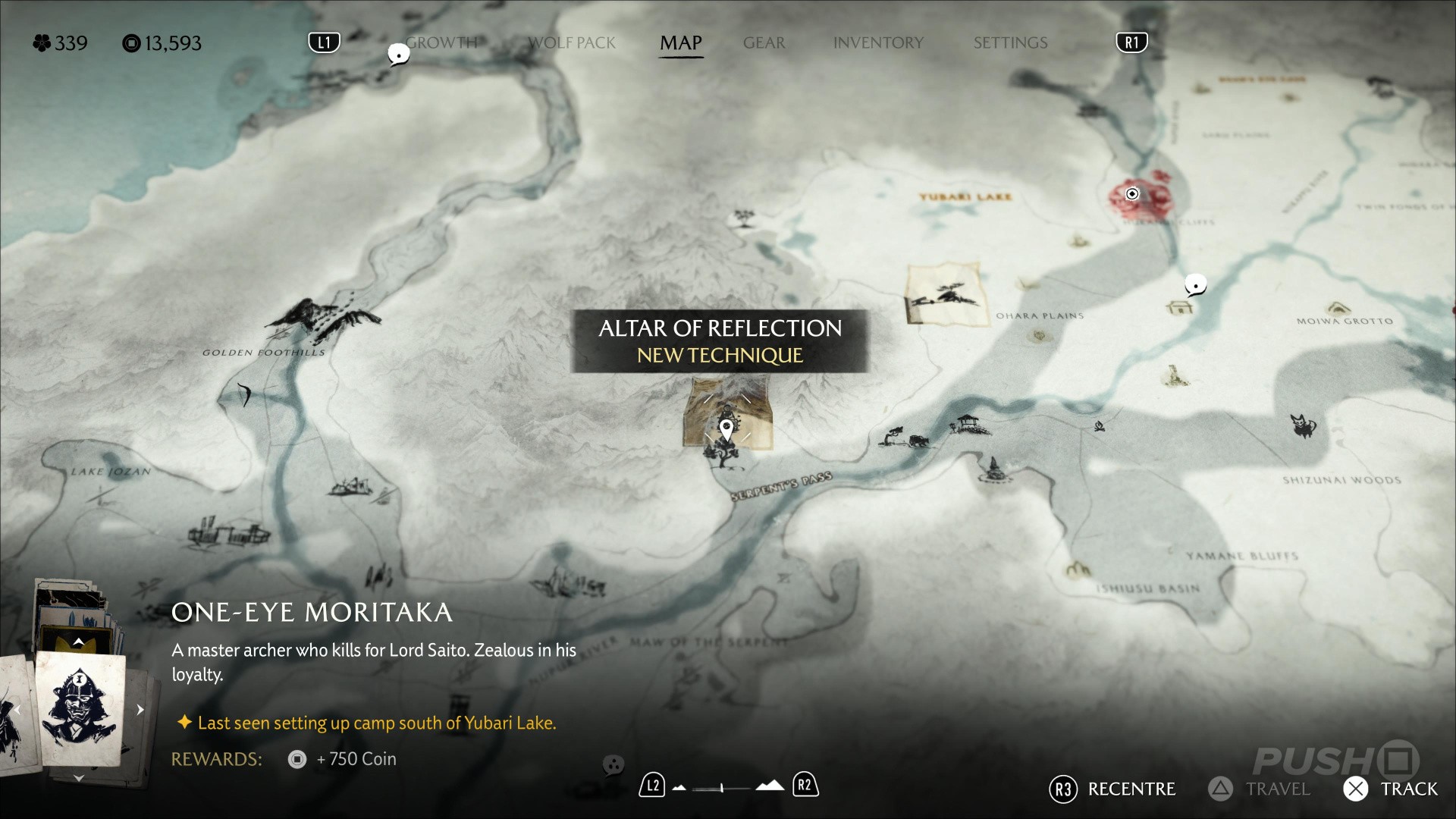Select the painted scroll marker near Ohara Plains

tap(945, 294)
